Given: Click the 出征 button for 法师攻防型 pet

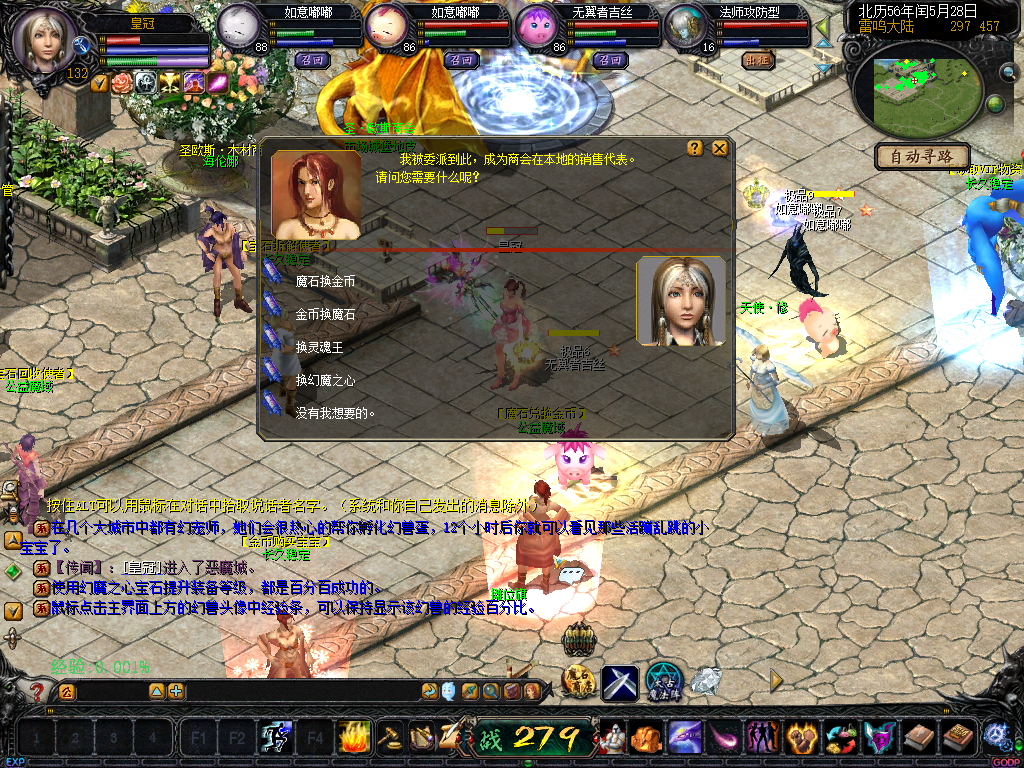Looking at the screenshot, I should tap(758, 60).
